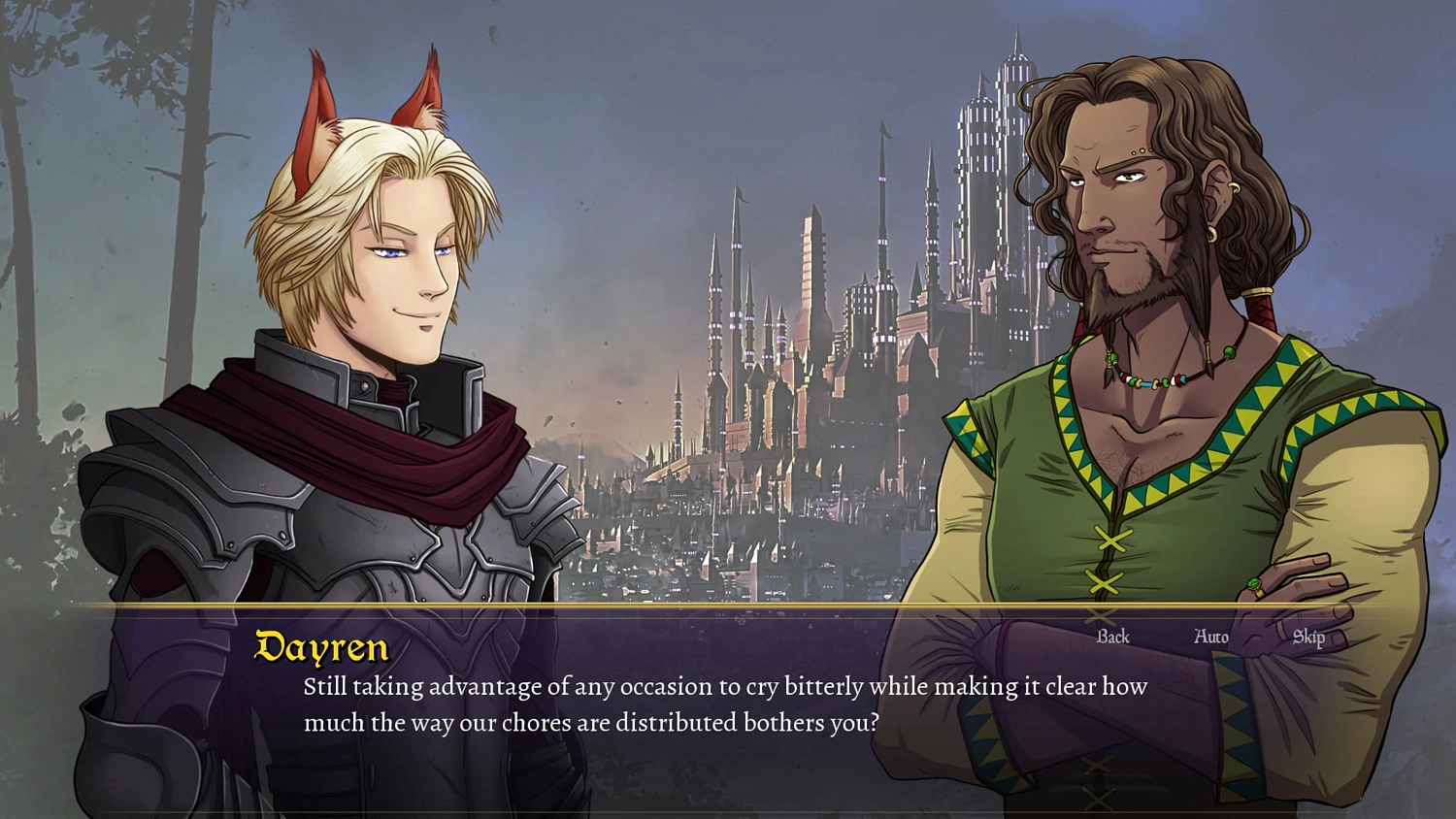Click the Back button to rewind dialogue

point(1112,638)
